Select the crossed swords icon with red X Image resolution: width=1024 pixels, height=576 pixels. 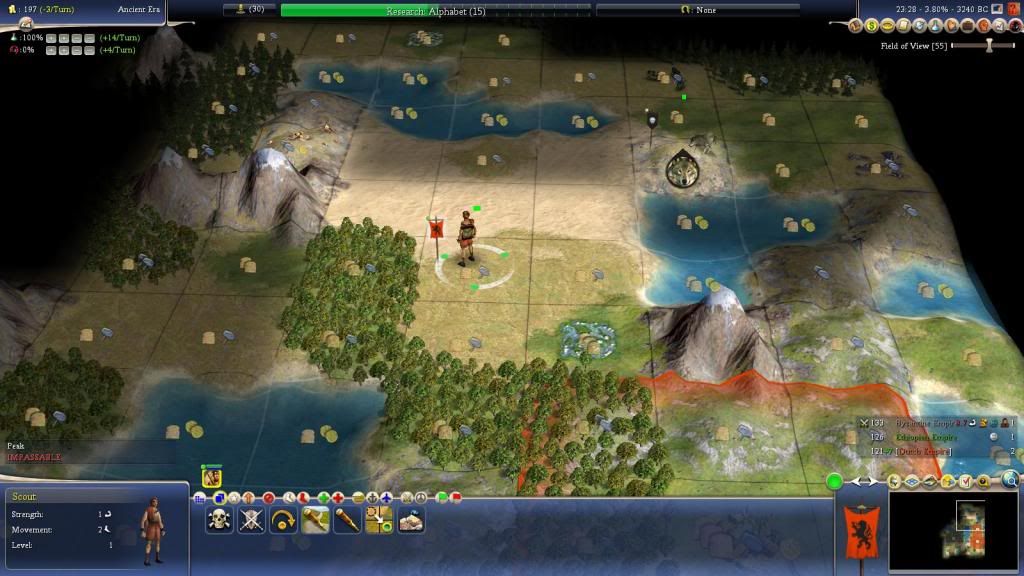pyautogui.click(x=252, y=519)
